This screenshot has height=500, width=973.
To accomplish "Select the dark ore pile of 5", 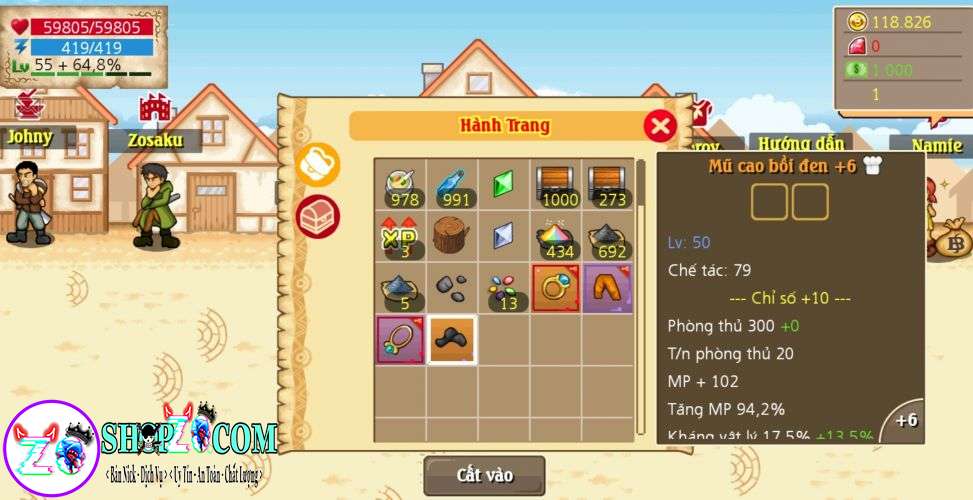I will (401, 288).
